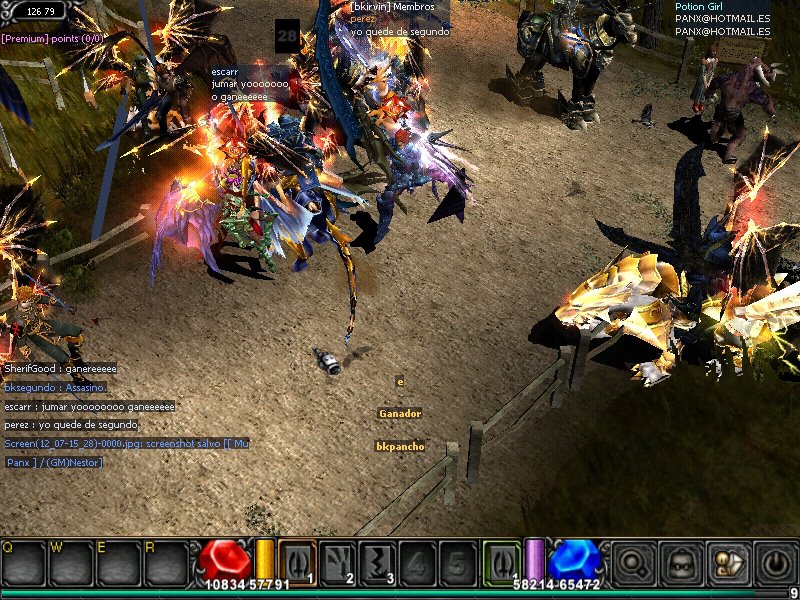This screenshot has height=600, width=800.
Task: Open the character and mail button
Action: [x=727, y=562]
